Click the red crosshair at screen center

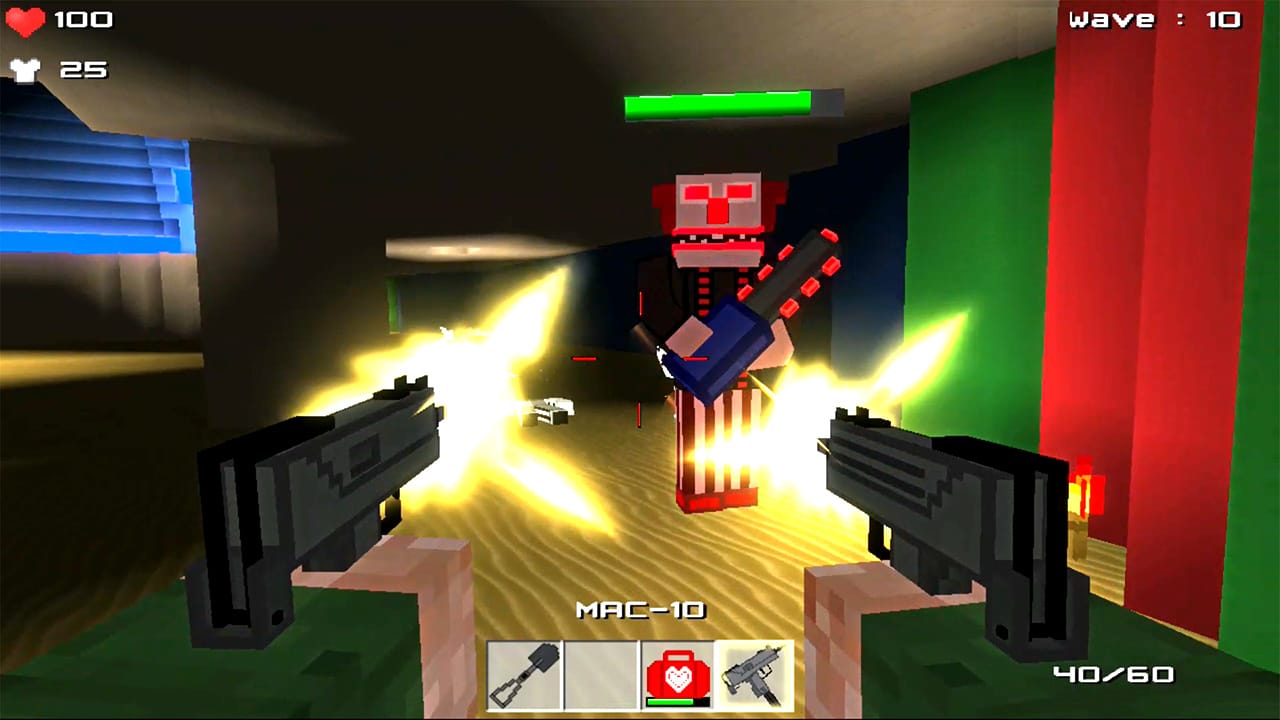click(x=640, y=360)
